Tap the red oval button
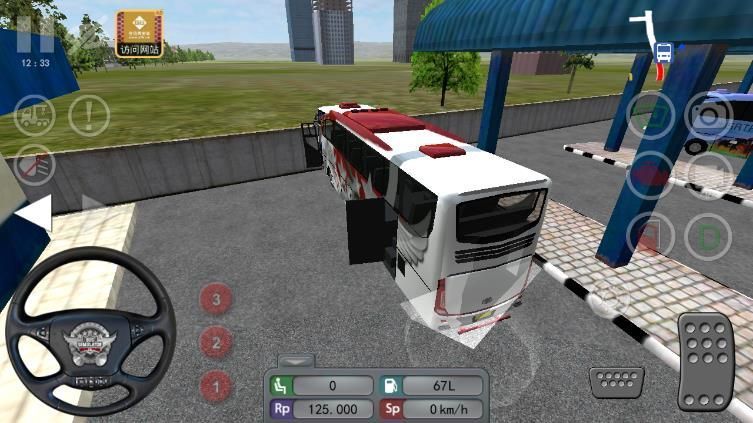Screen dimensions: 753x423 tap(650, 176)
